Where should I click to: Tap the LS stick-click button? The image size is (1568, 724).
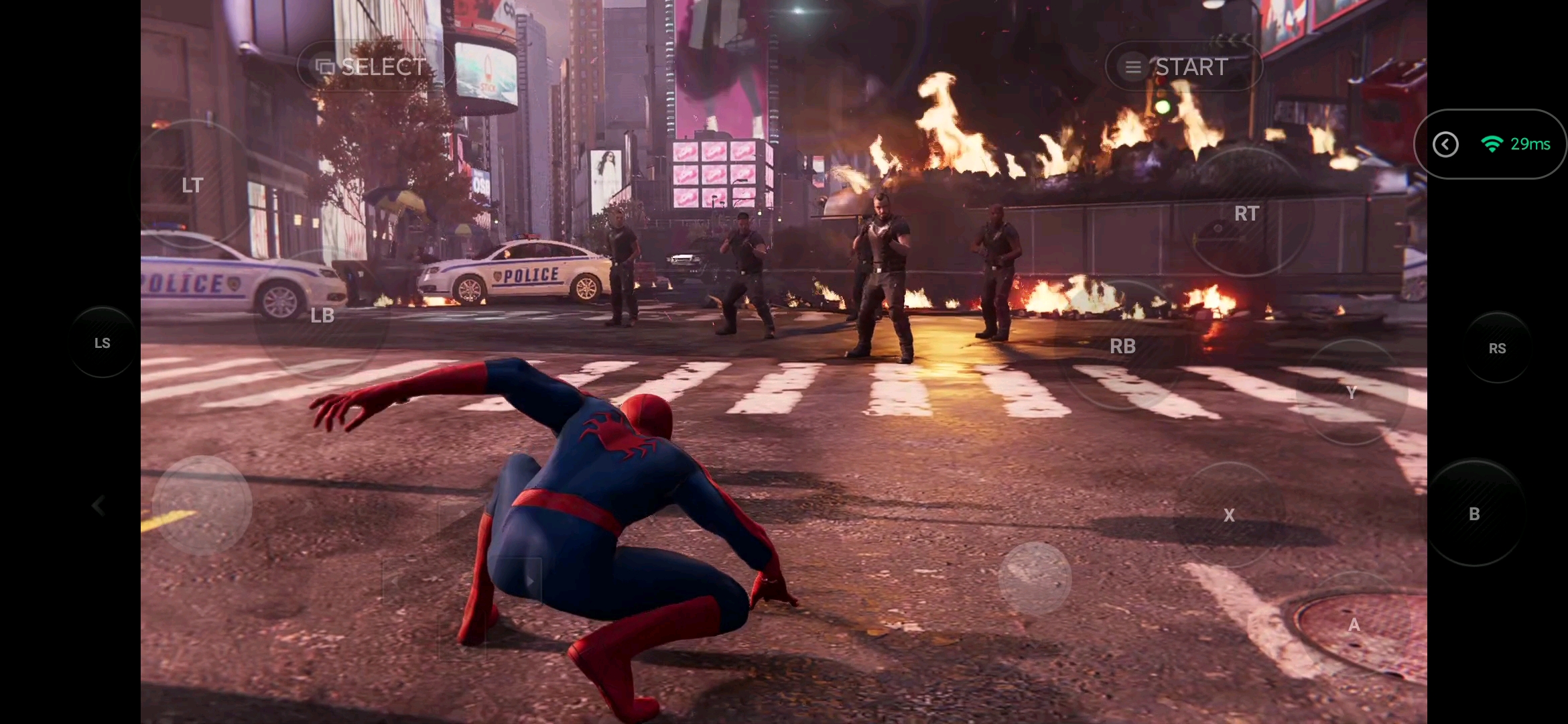tap(103, 343)
